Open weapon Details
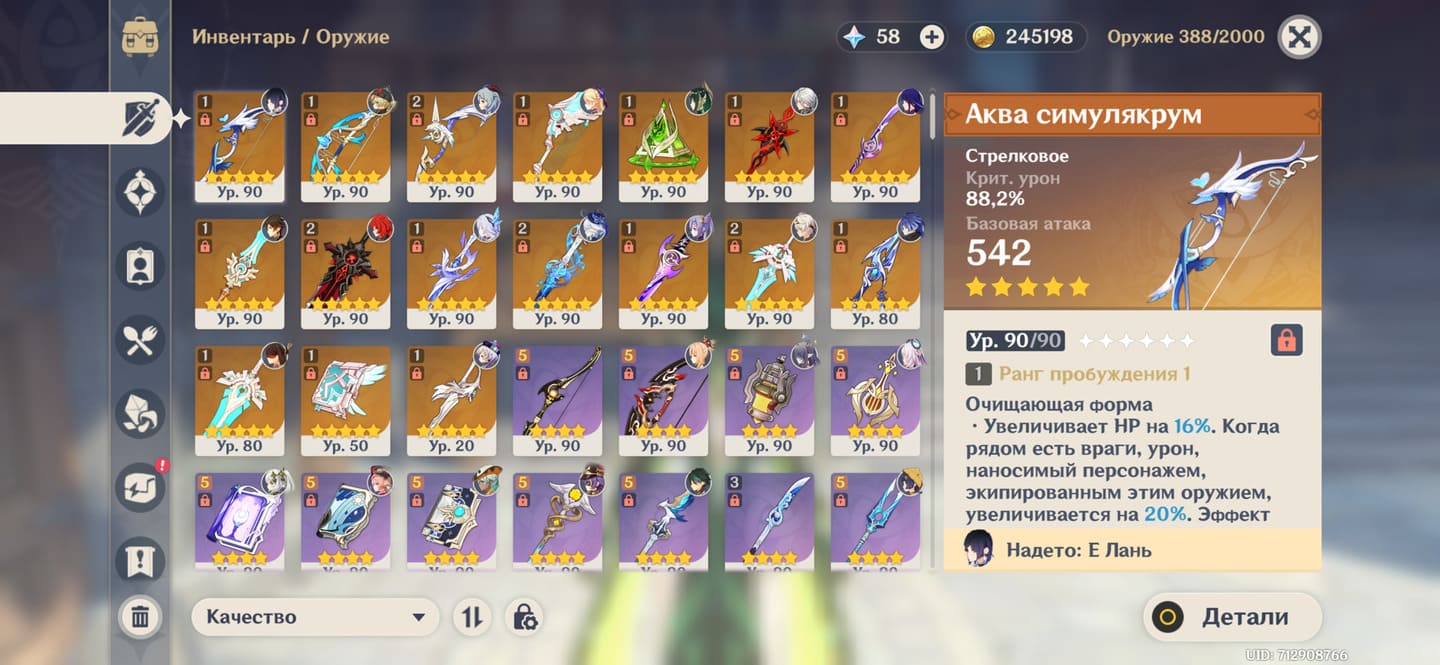Screen dimensions: 1440x665 click(x=1232, y=617)
